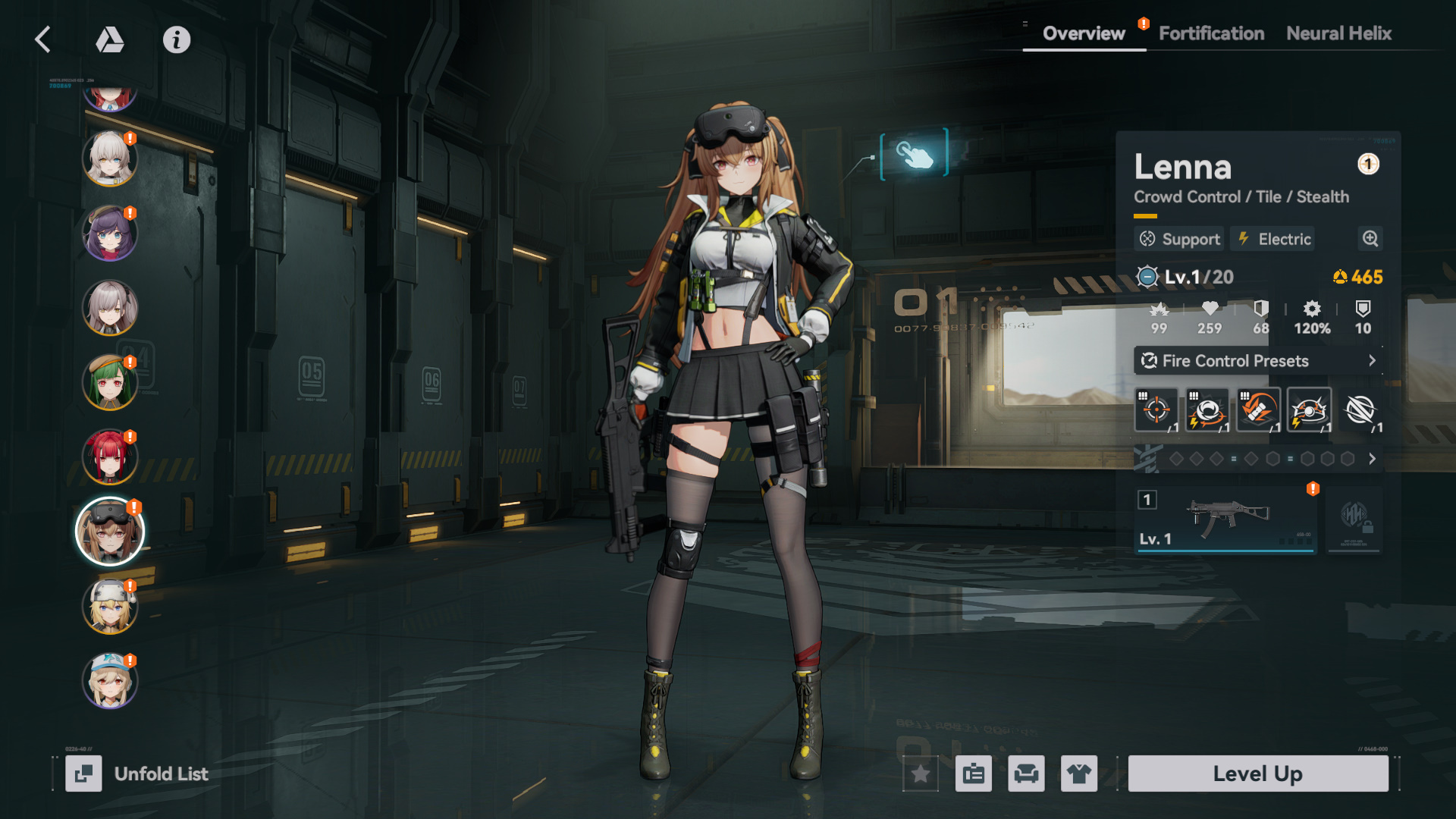The width and height of the screenshot is (1456, 819).
Task: Open the equipped submachine gun weapon slot
Action: click(1225, 519)
